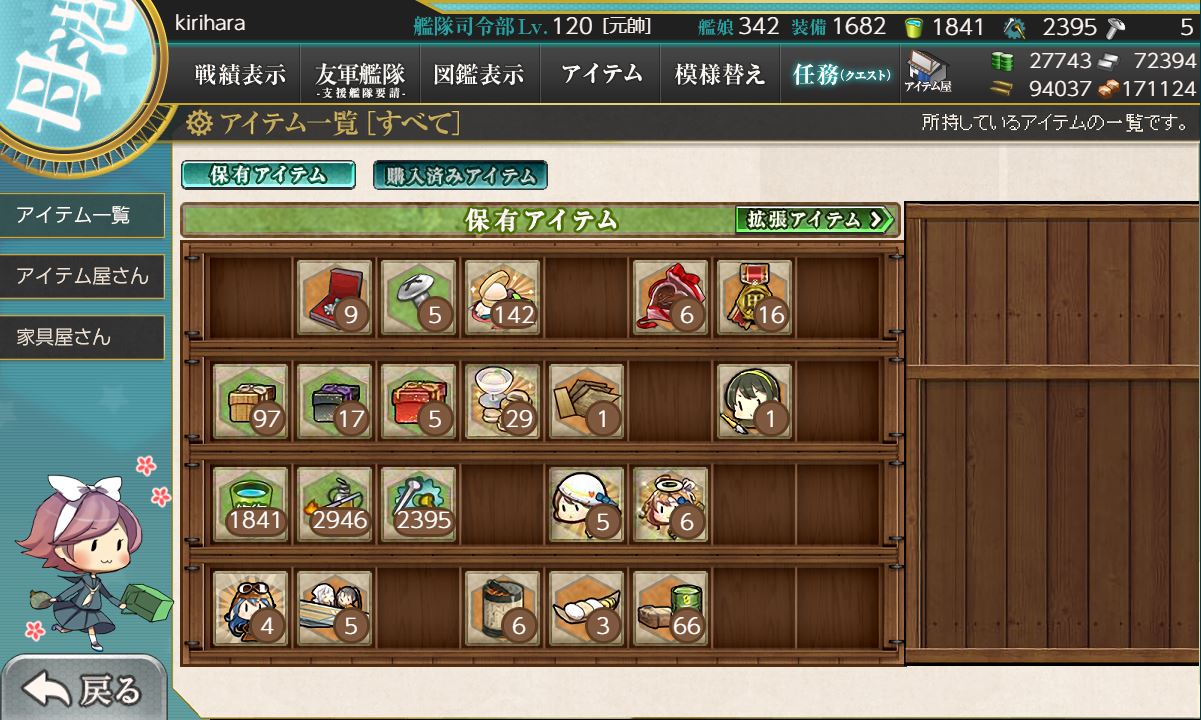Viewport: 1201px width, 720px height.
Task: Show the 拡張アイテム expansion items
Action: 814,220
